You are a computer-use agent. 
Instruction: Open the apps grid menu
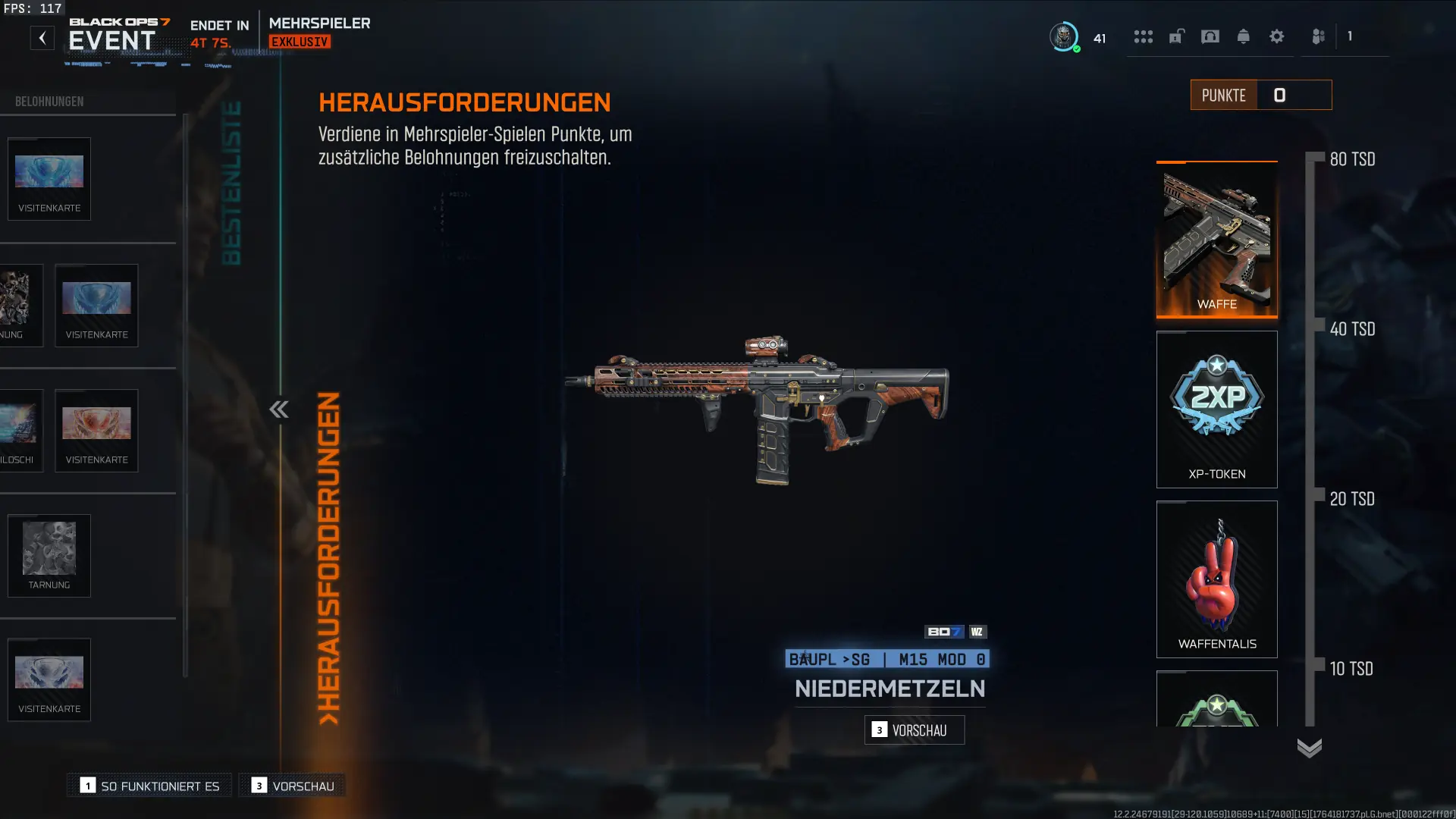pyautogui.click(x=1144, y=37)
